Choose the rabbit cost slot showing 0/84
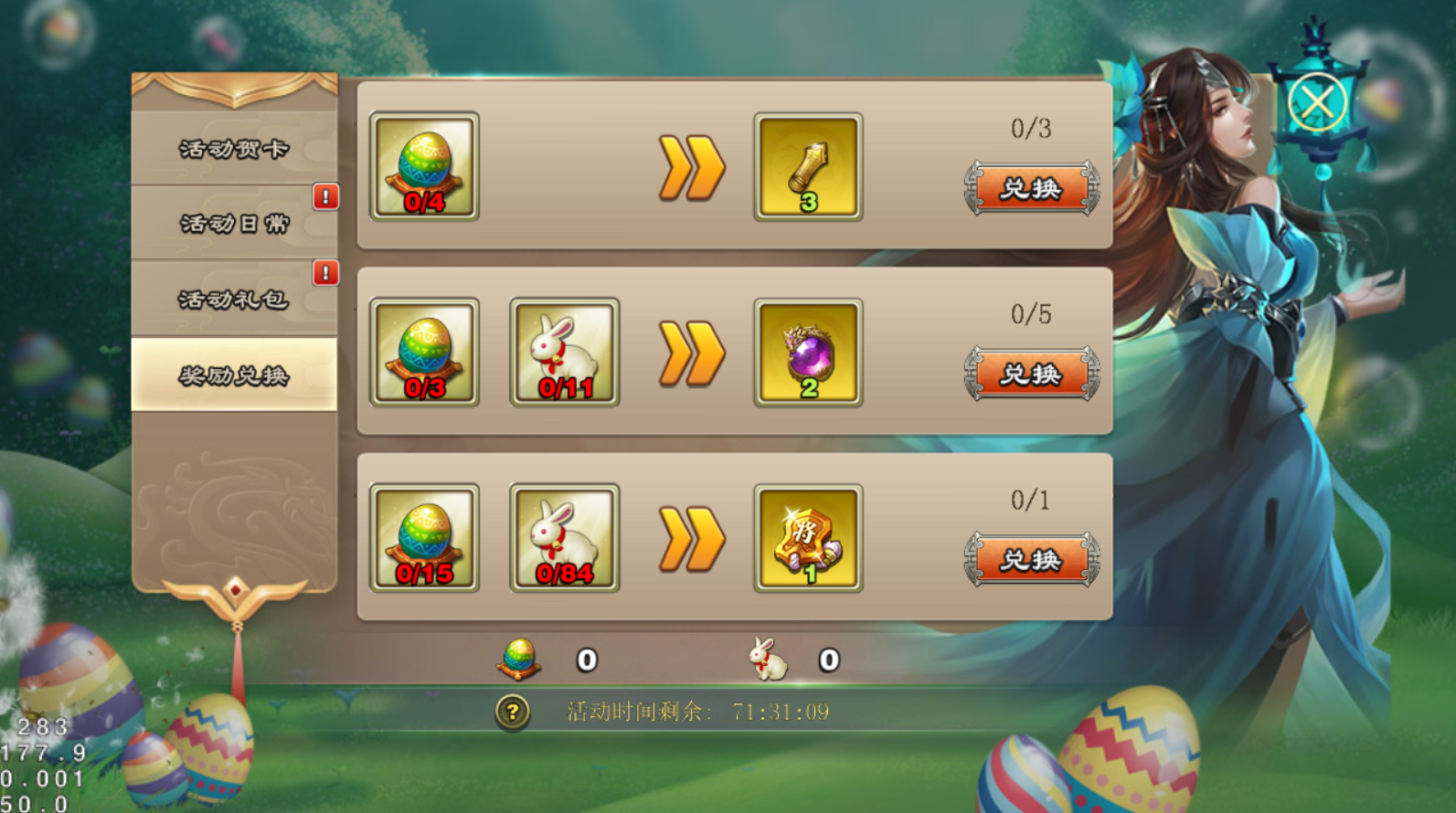This screenshot has height=813, width=1456. (x=564, y=538)
